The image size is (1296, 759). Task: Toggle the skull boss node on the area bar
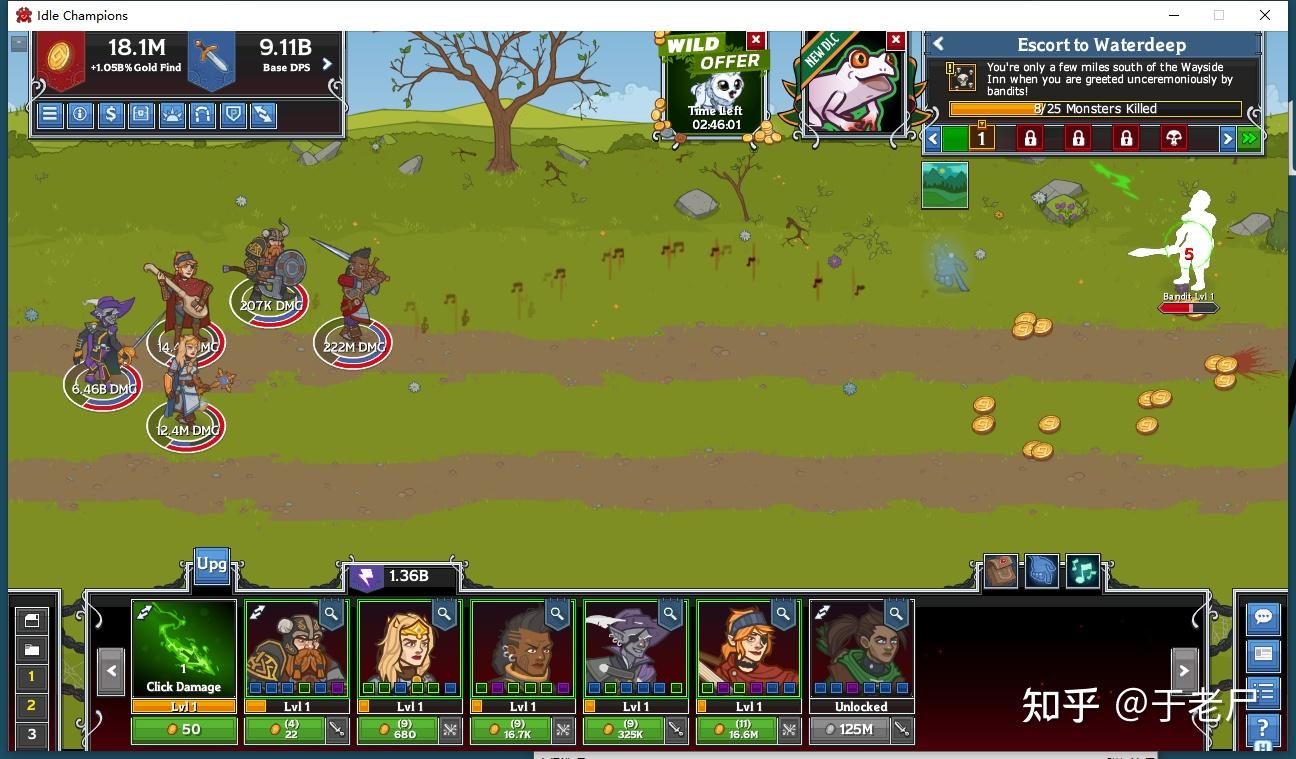1175,138
